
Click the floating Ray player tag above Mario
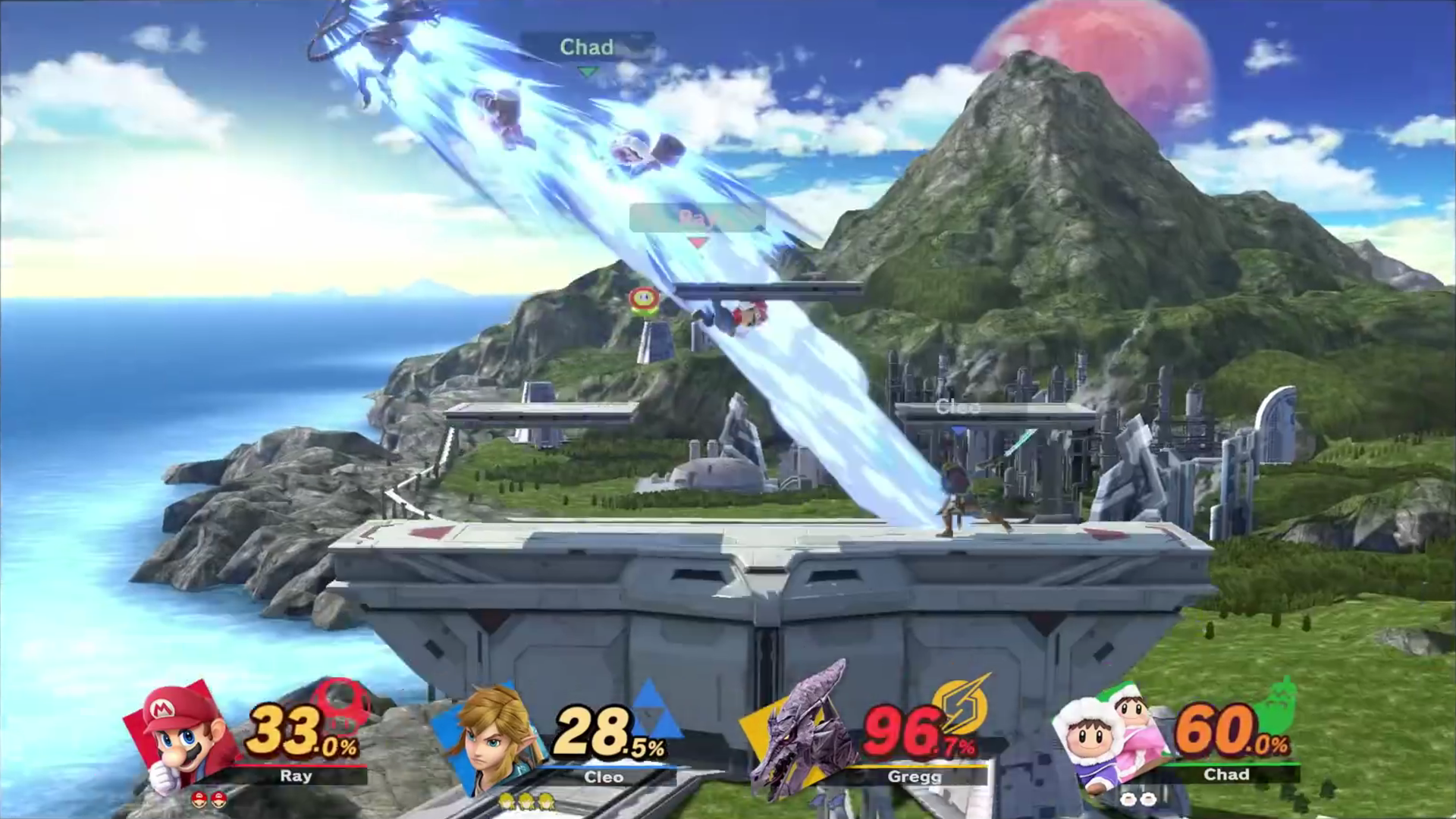coord(697,219)
